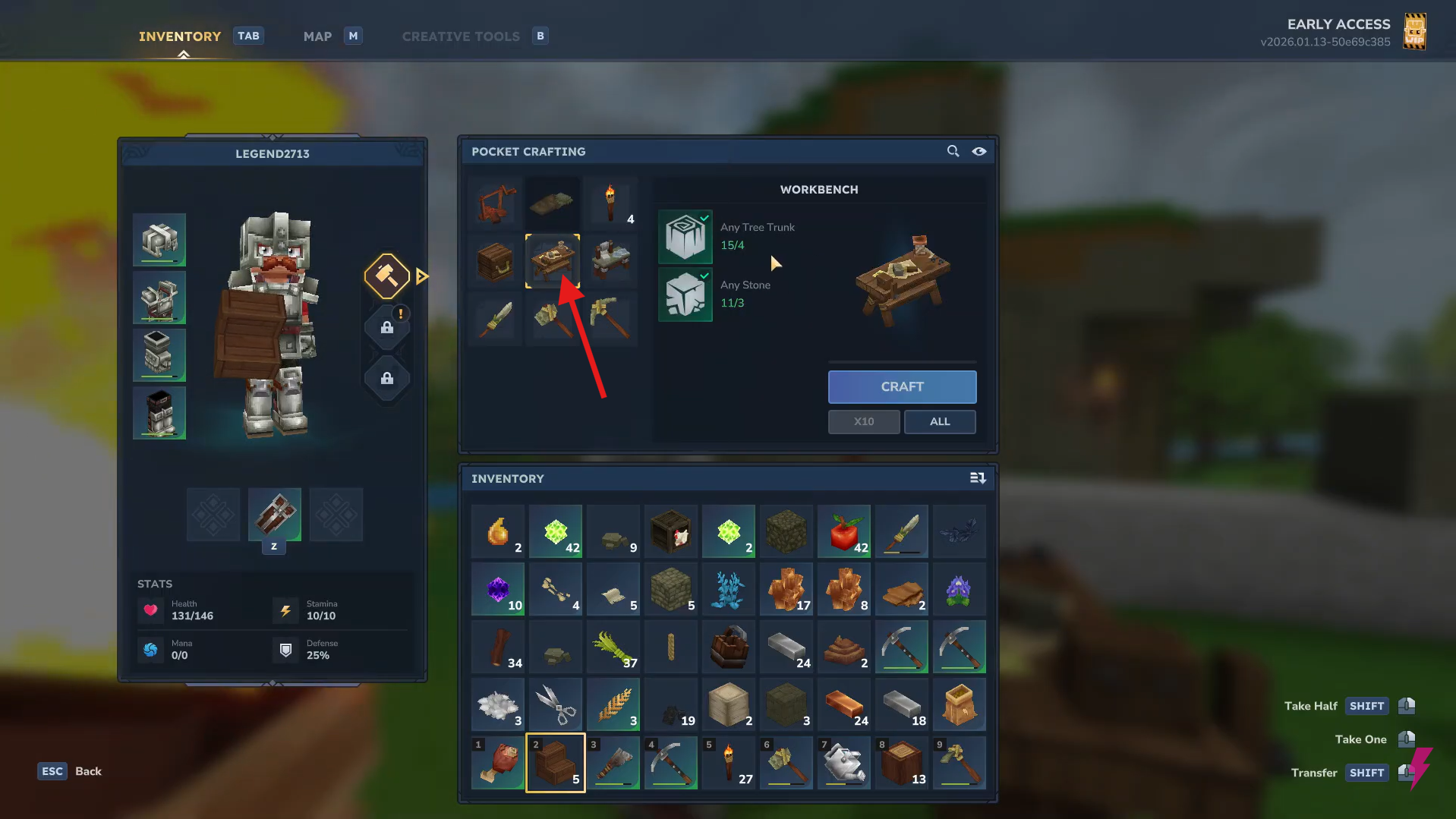Select the Workbench recipe in Pocket Crafting
The width and height of the screenshot is (1456, 819).
553,260
